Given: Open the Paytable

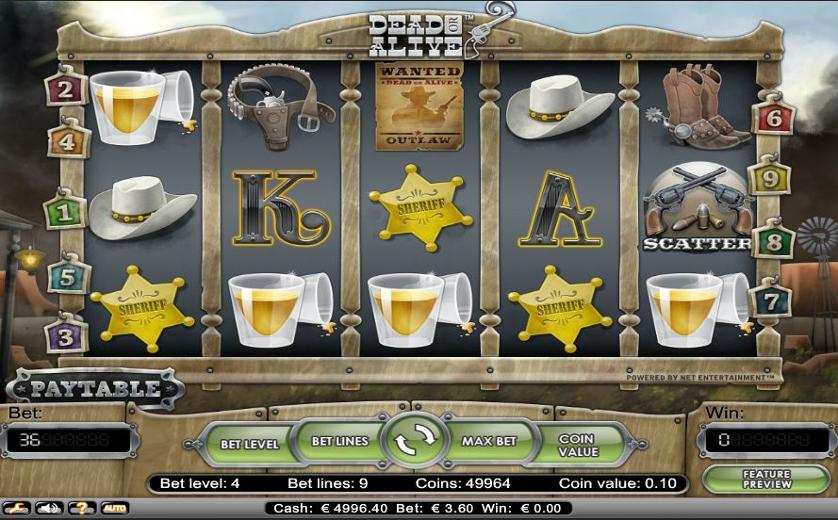Looking at the screenshot, I should click(x=95, y=388).
